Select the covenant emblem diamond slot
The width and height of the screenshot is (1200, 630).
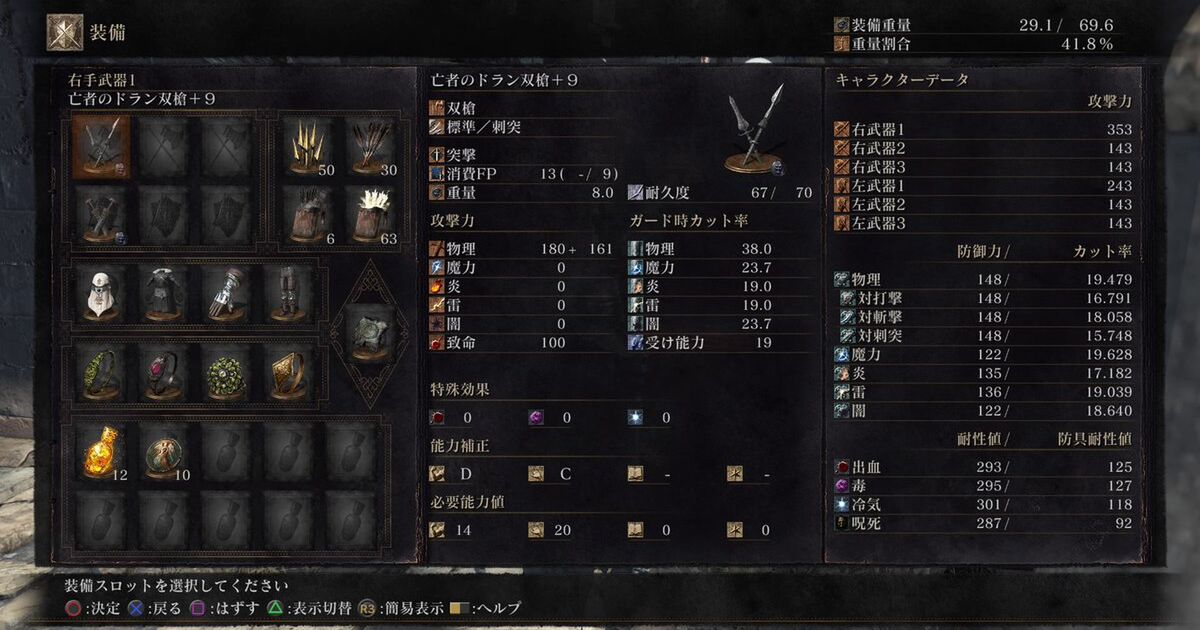368,333
